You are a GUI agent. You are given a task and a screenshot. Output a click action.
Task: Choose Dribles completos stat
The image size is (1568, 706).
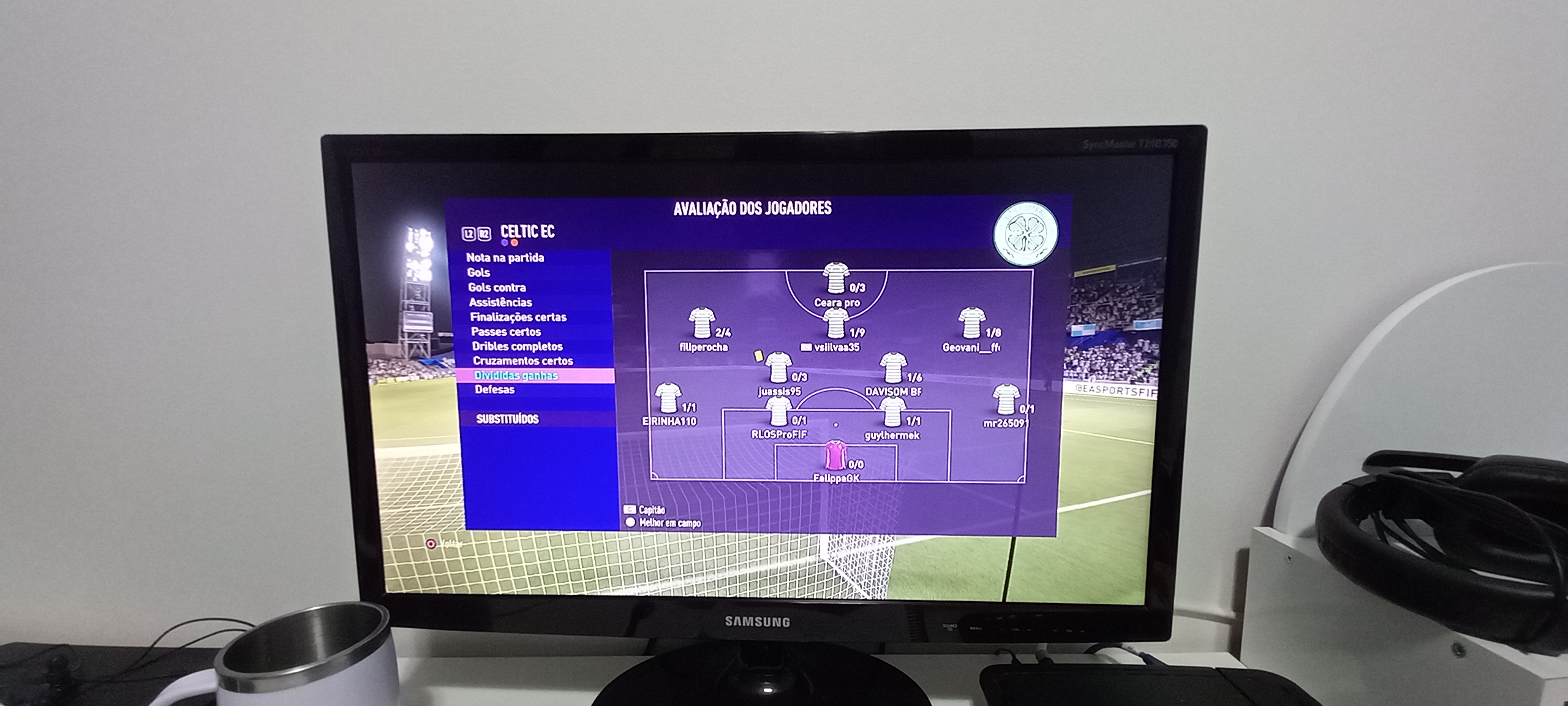(x=518, y=346)
